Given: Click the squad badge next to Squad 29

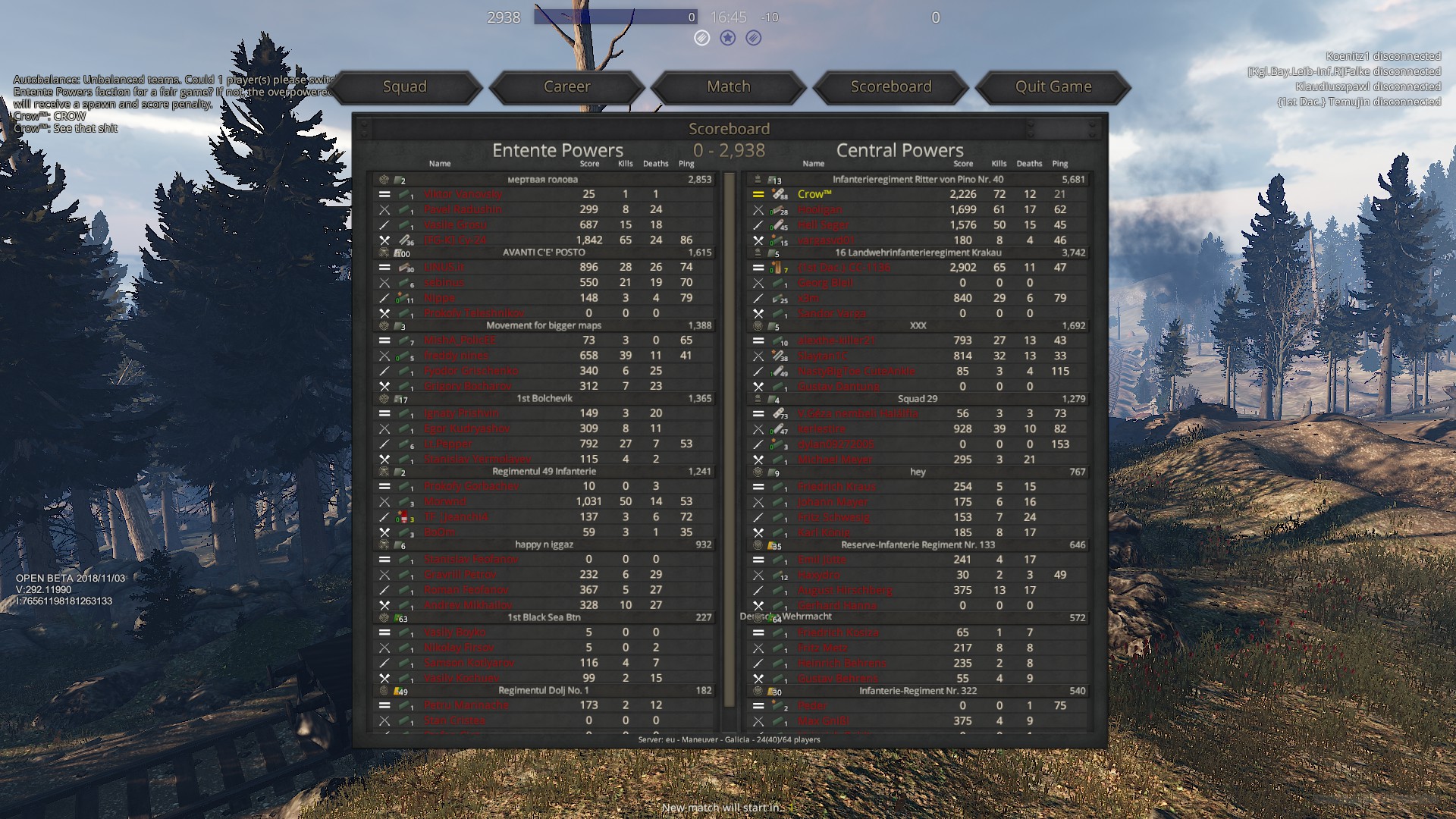Looking at the screenshot, I should click(757, 399).
